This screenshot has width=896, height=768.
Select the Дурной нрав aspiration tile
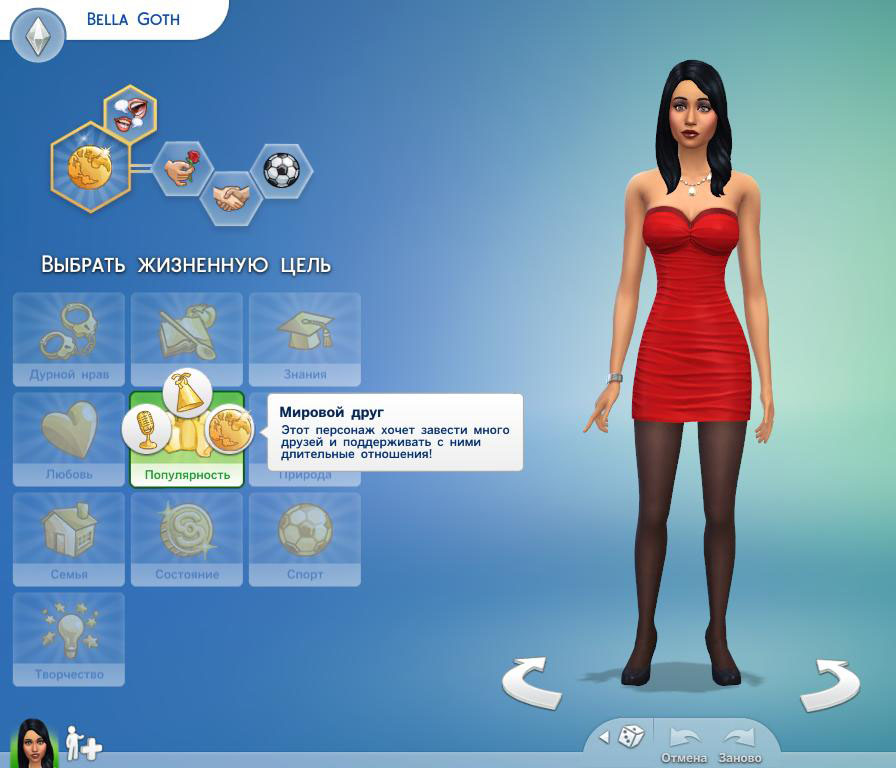[x=69, y=339]
